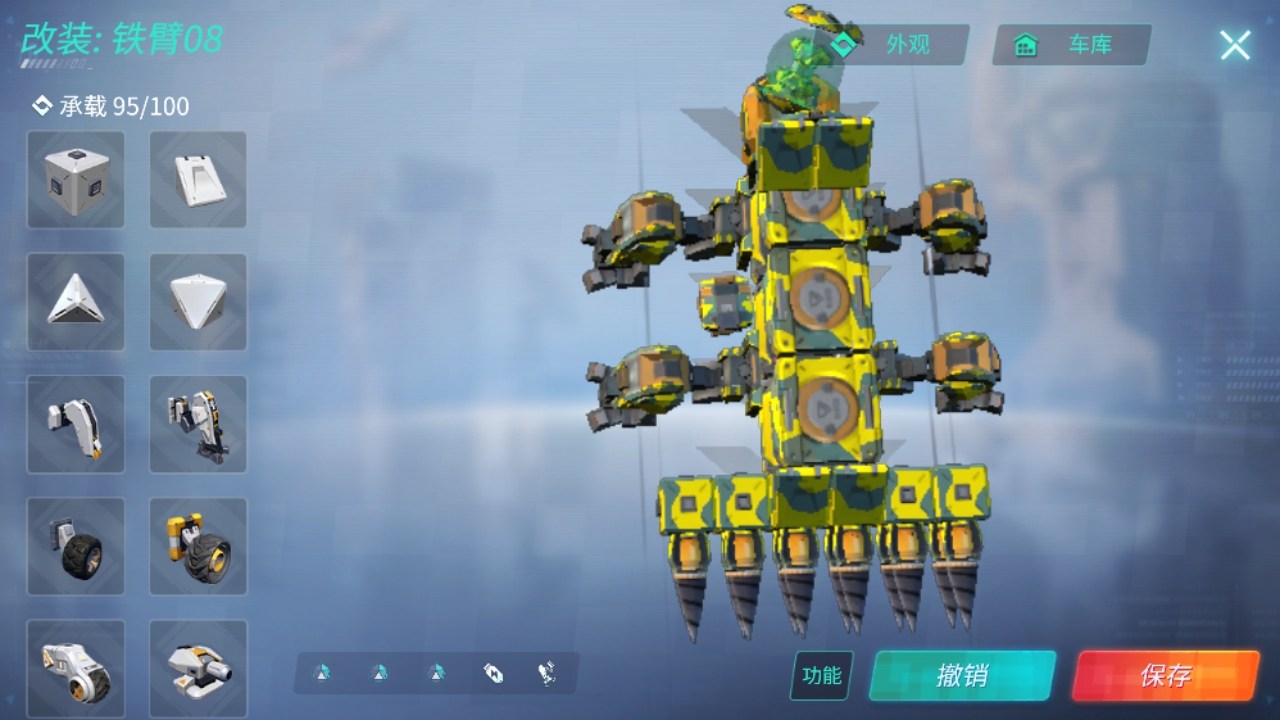
Task: Select the drill arm part
Action: [x=198, y=425]
